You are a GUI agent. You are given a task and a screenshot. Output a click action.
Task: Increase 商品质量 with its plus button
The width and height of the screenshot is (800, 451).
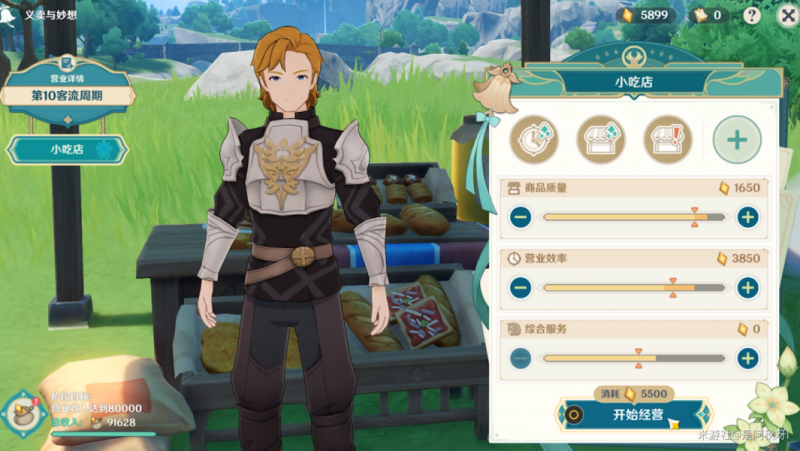(x=747, y=217)
